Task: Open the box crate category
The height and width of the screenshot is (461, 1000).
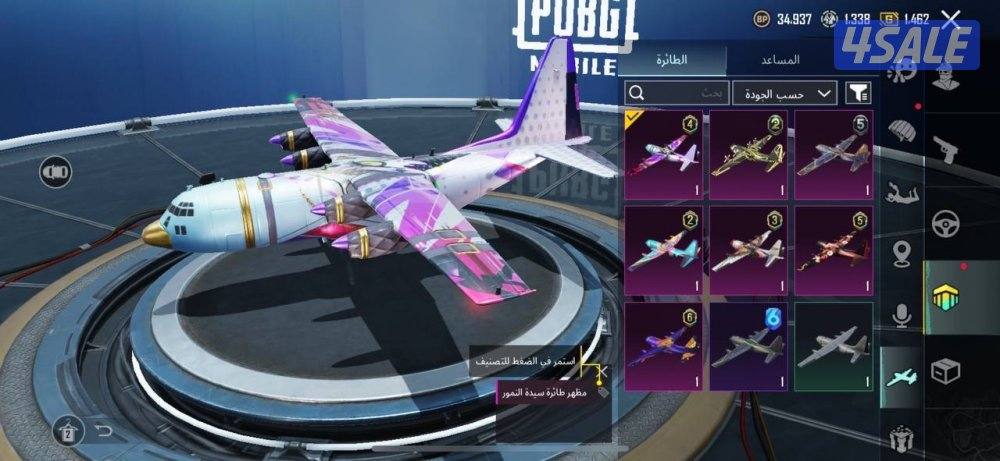Action: [945, 371]
